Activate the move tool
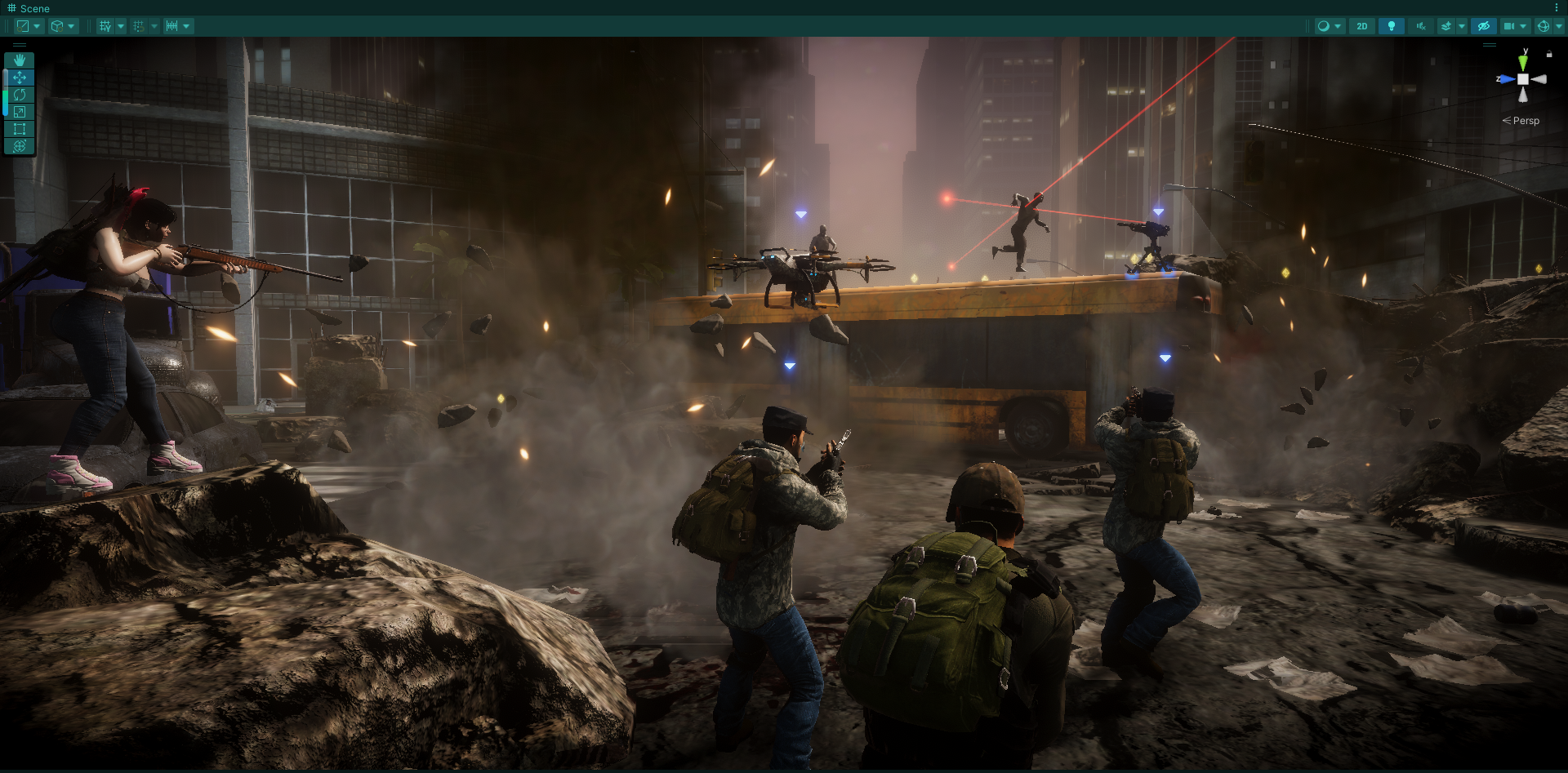This screenshot has width=1568, height=773. [x=20, y=78]
